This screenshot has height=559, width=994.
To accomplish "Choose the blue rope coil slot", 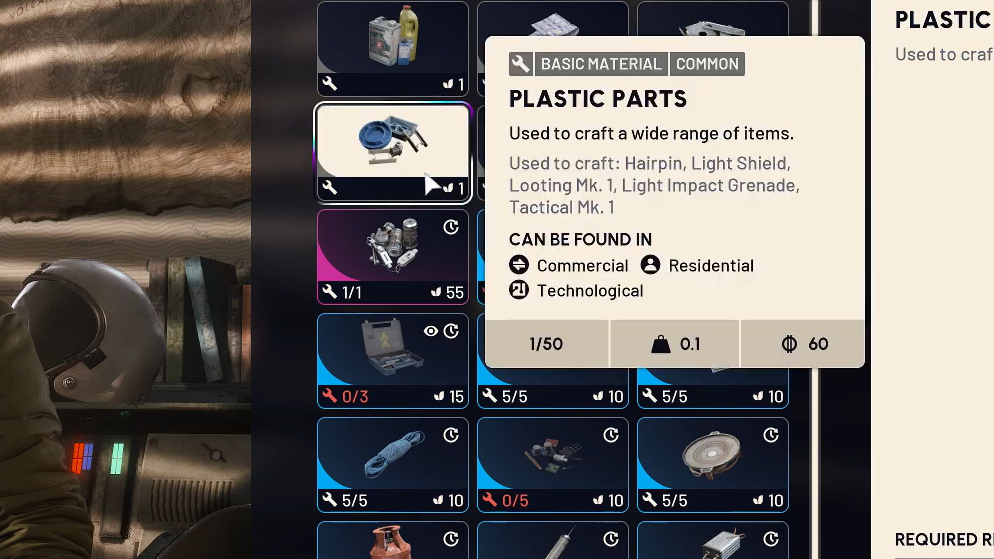I will tap(392, 464).
